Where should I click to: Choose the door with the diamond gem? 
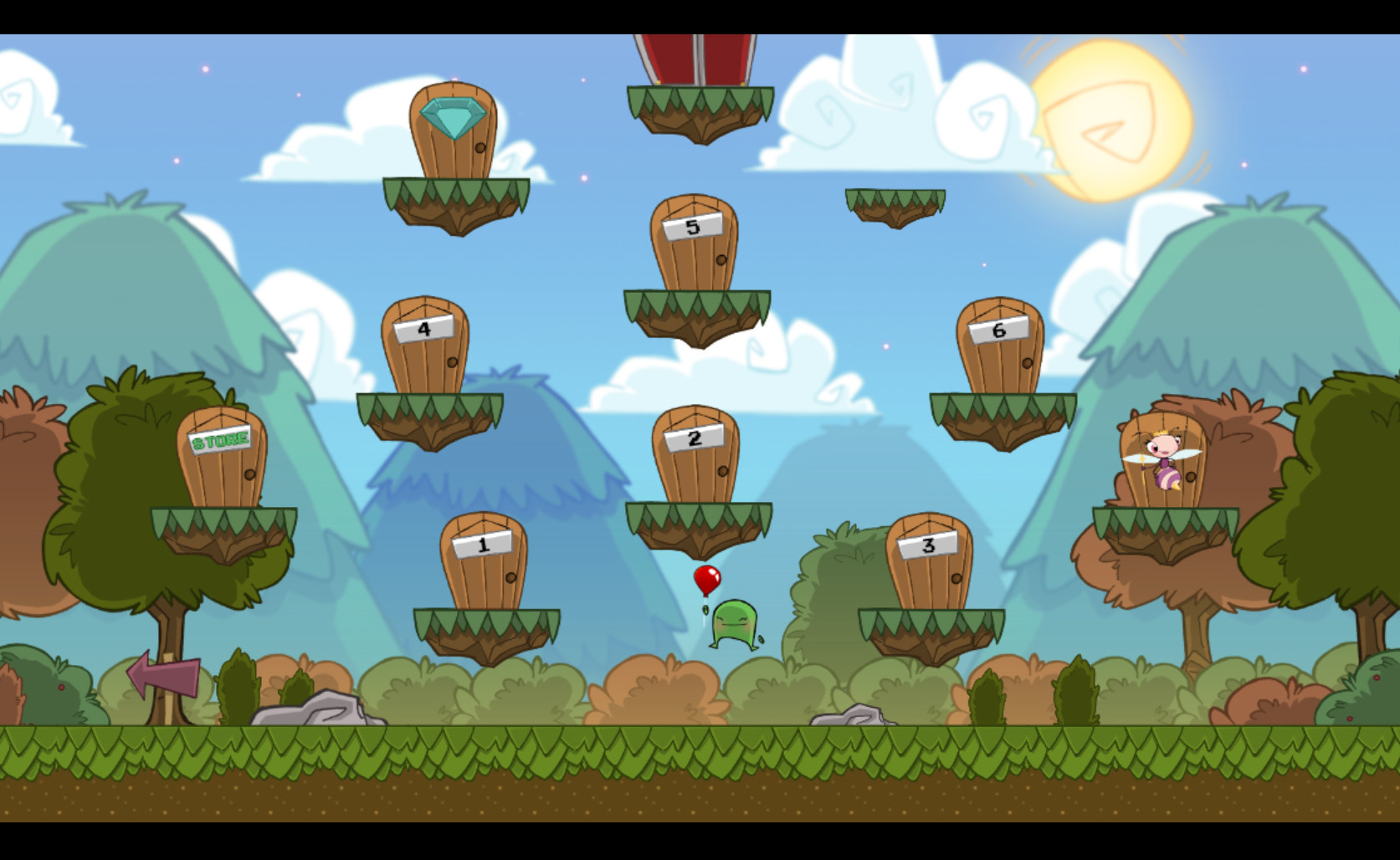tap(453, 132)
